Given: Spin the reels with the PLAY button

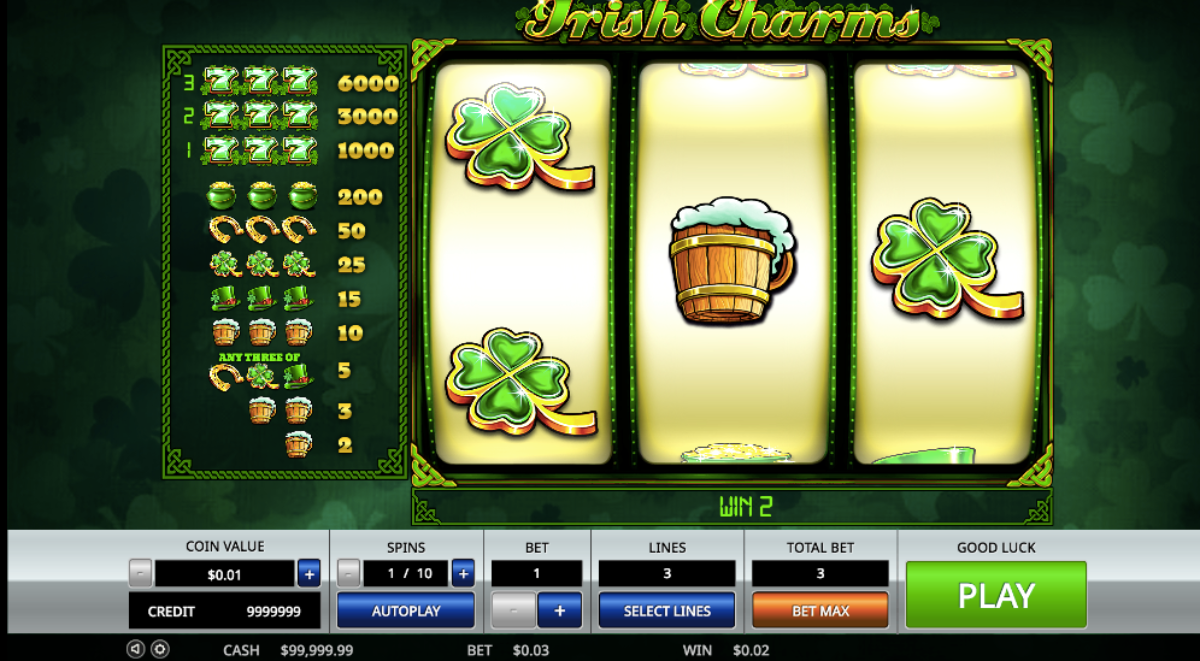Looking at the screenshot, I should (996, 595).
